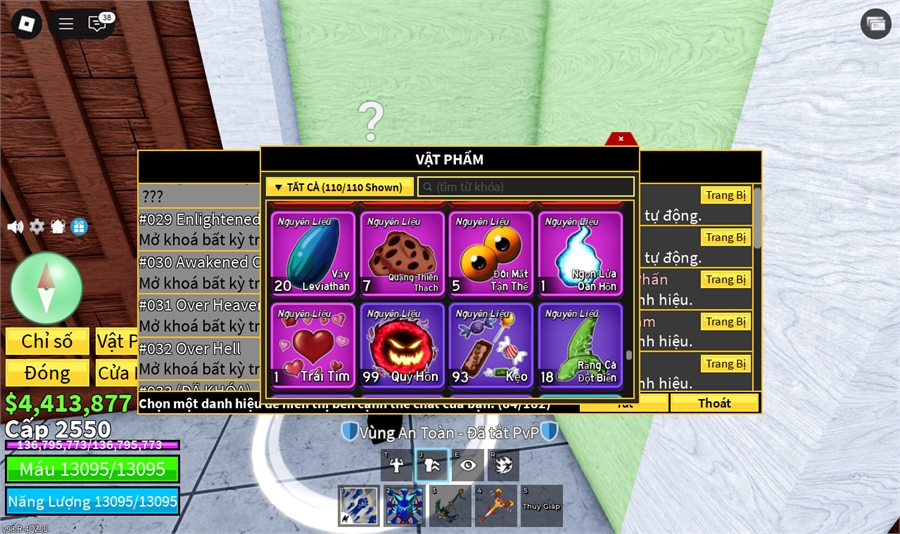Select the Trái Tim heart item
Viewport: 900px width, 534px height.
(312, 345)
